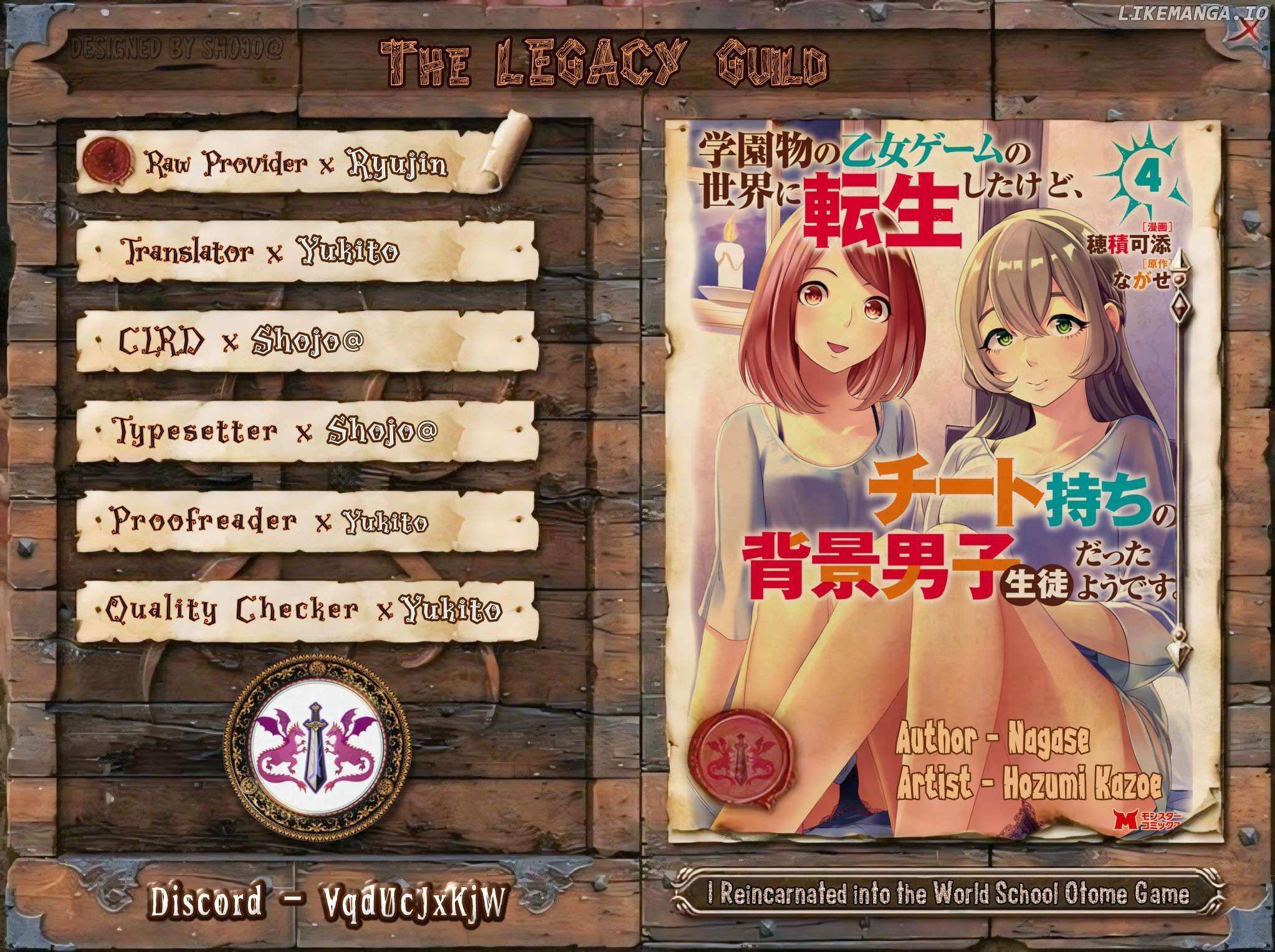Choose the Quality Checker x Yukito entry
The image size is (1275, 952).
pos(305,612)
